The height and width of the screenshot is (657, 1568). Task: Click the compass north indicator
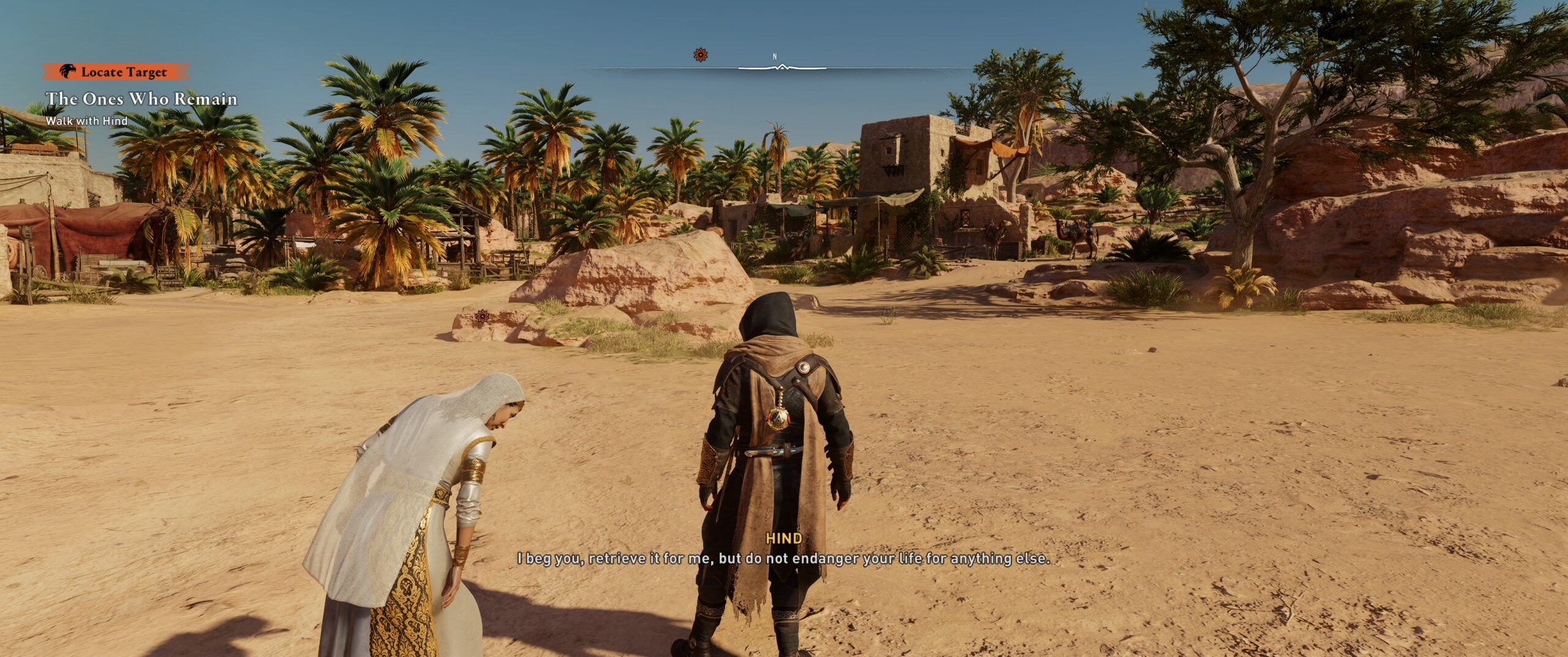(x=775, y=57)
